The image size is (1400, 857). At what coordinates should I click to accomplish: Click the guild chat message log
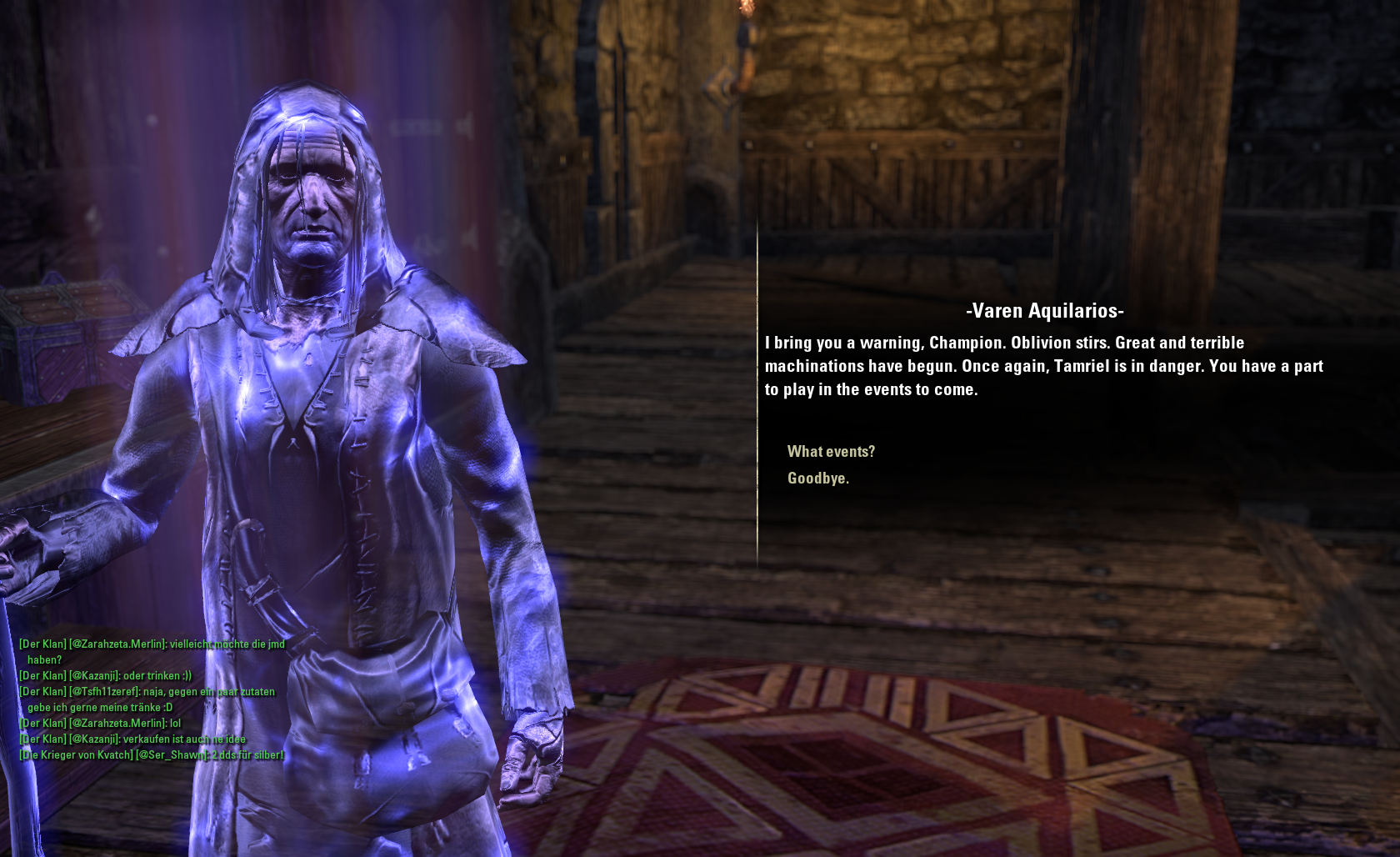(152, 699)
